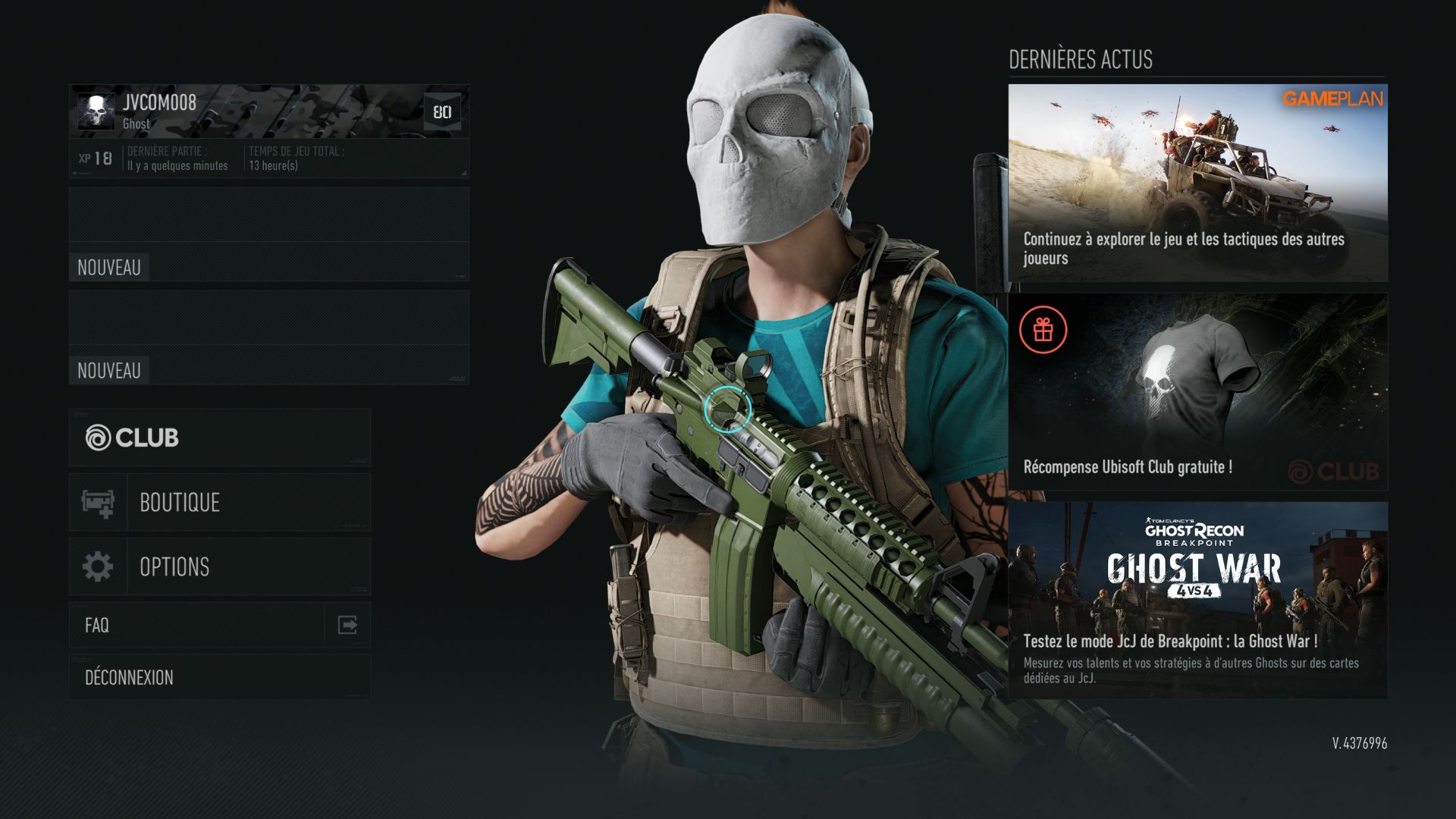Open the Ghost War 4vs4 news tile

pos(1197,600)
